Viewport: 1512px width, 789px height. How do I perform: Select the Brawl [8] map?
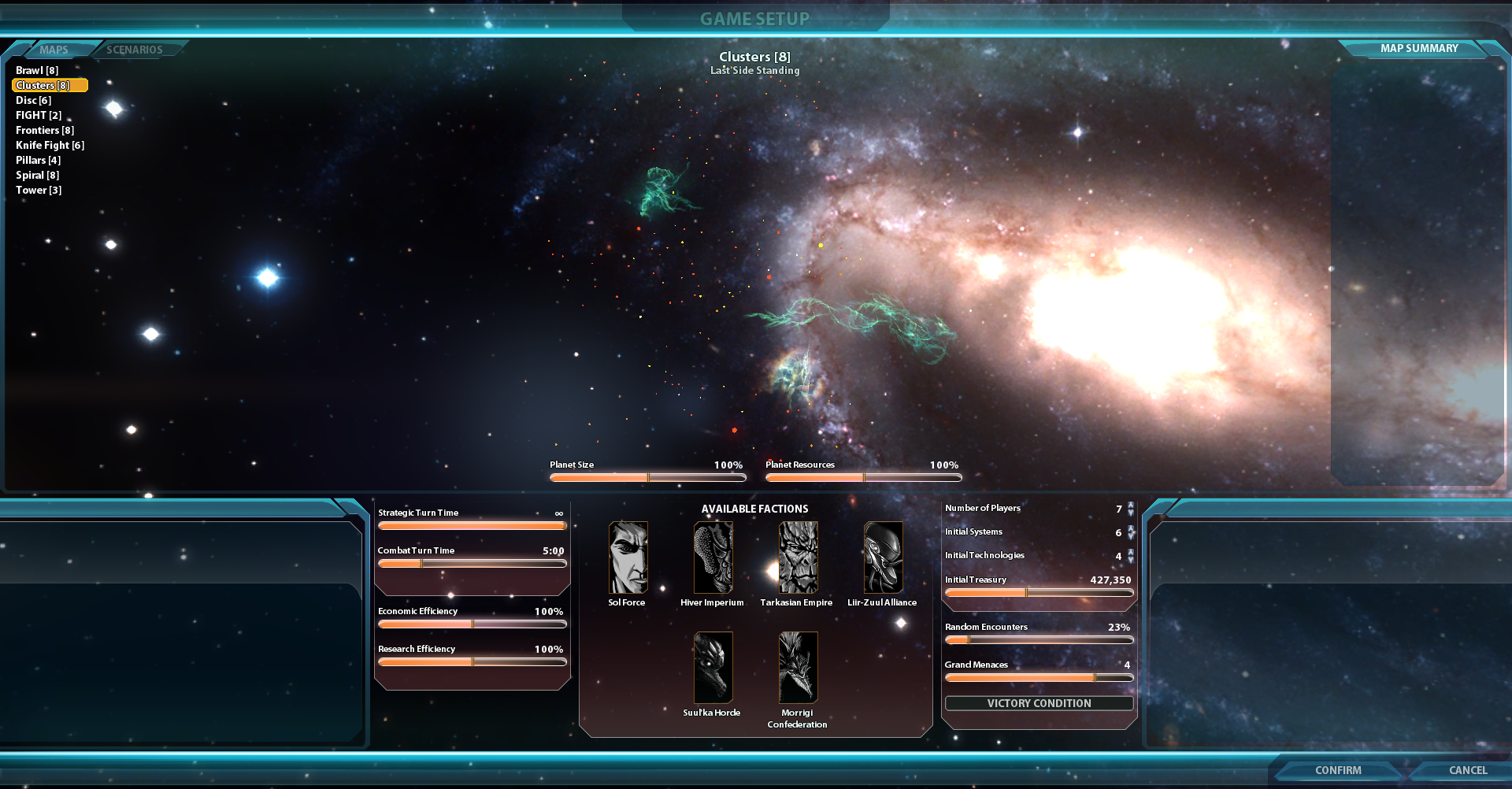coord(37,70)
